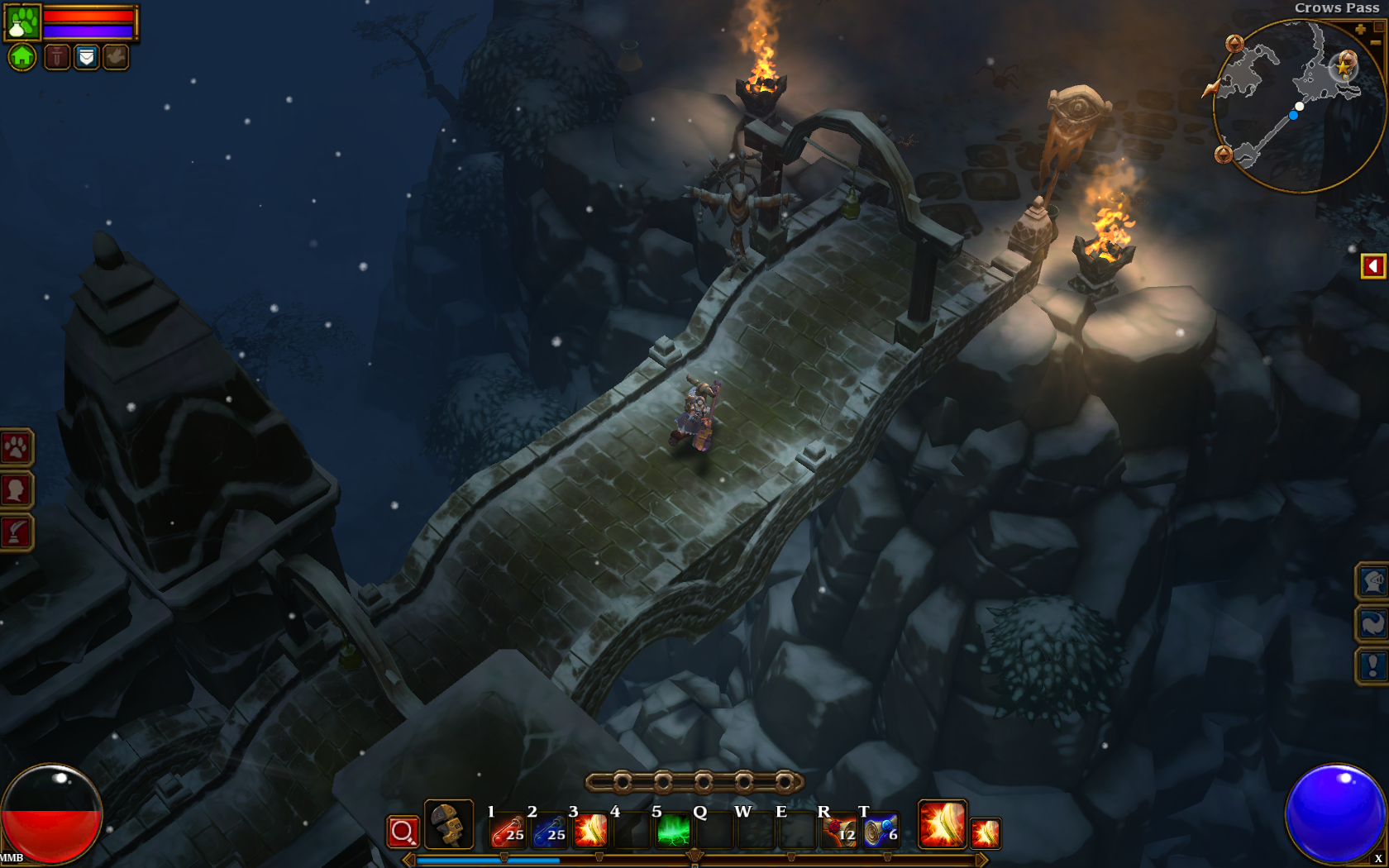Viewport: 1389px width, 868px height.
Task: Select the large fiery slash primary skill
Action: click(x=942, y=824)
